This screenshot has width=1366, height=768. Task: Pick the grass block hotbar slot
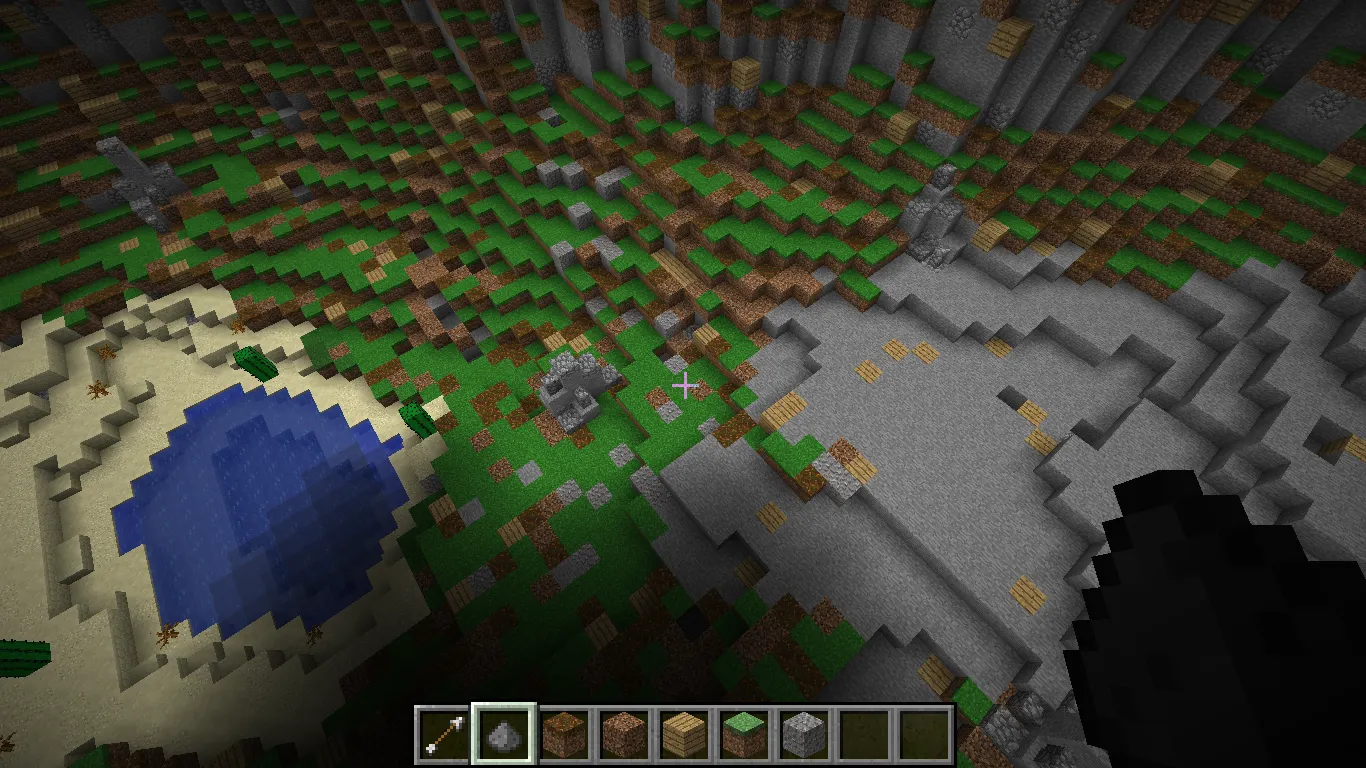click(x=744, y=735)
